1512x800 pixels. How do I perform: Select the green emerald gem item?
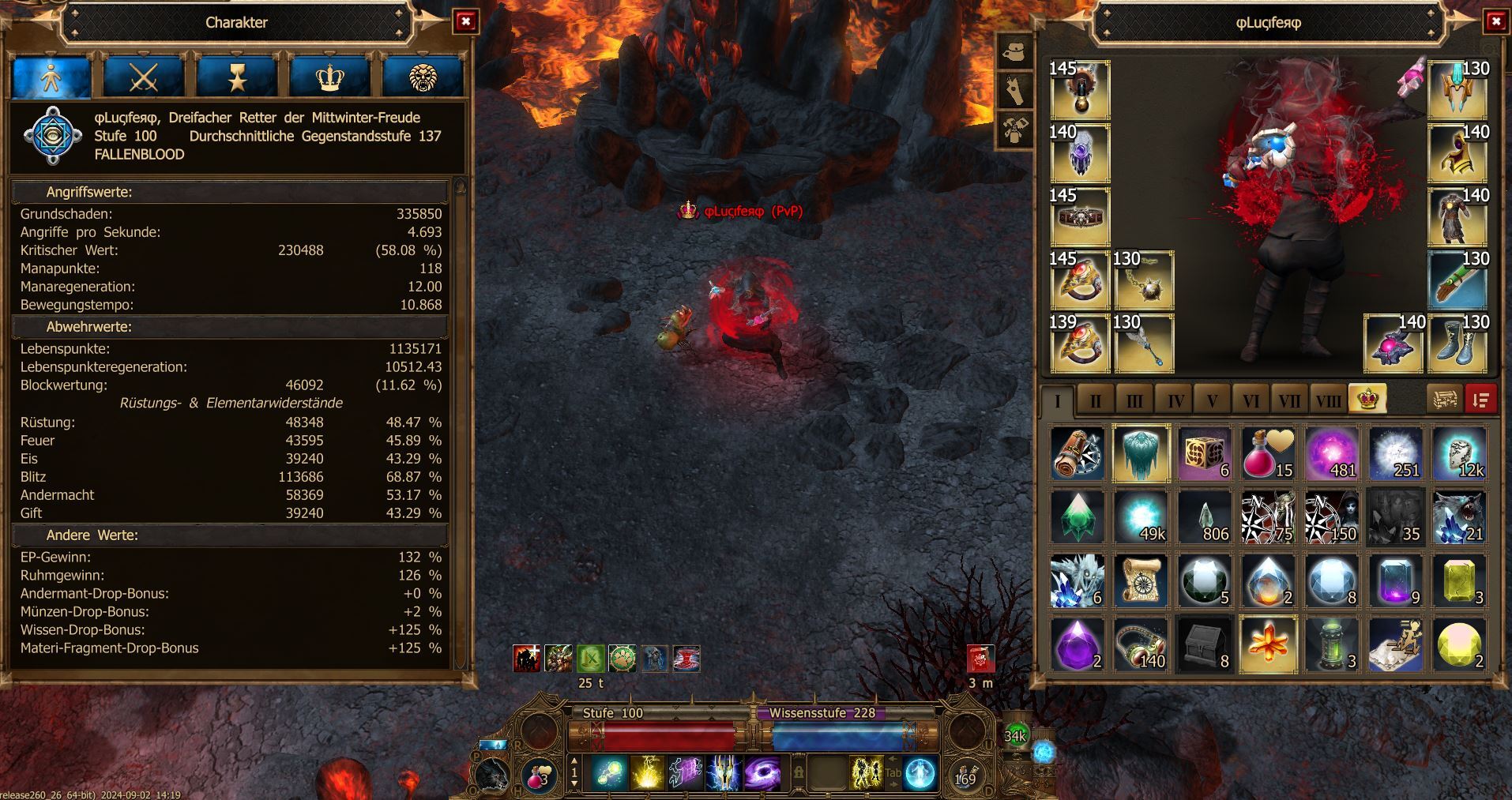(1078, 517)
